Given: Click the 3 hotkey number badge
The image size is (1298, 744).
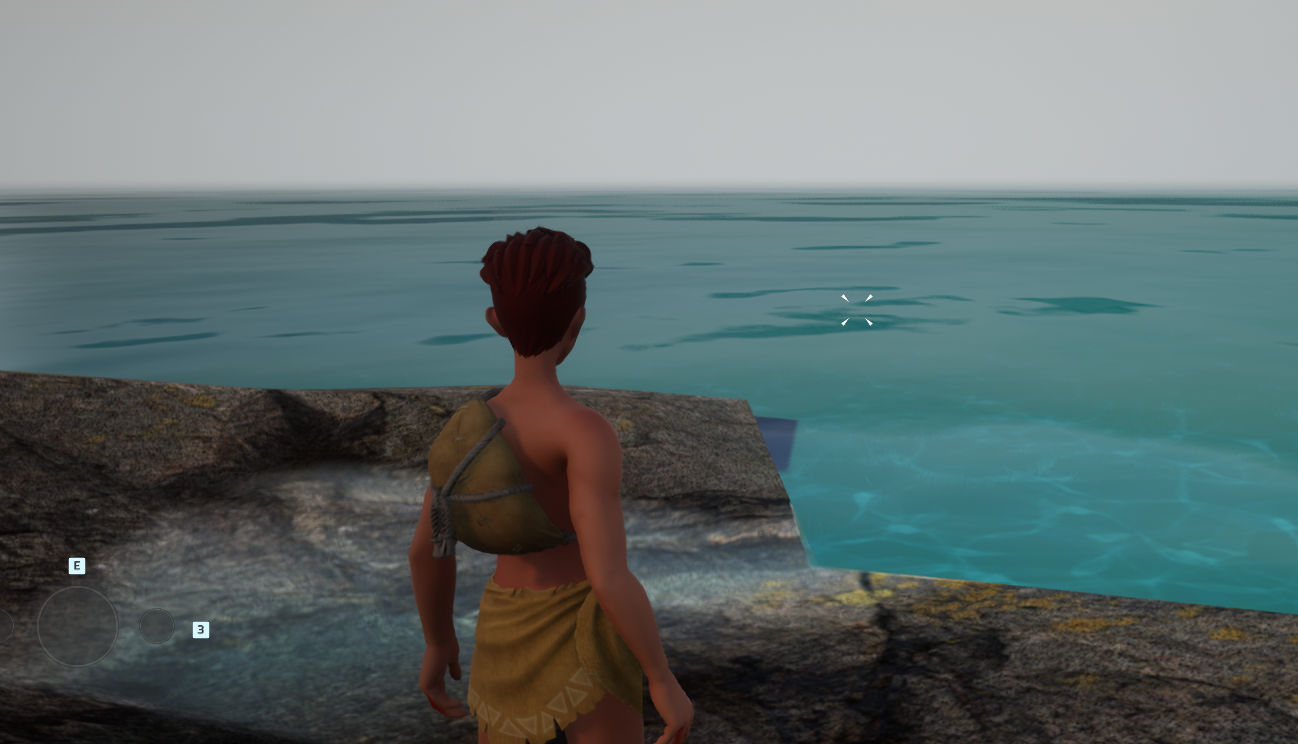Looking at the screenshot, I should pyautogui.click(x=200, y=630).
